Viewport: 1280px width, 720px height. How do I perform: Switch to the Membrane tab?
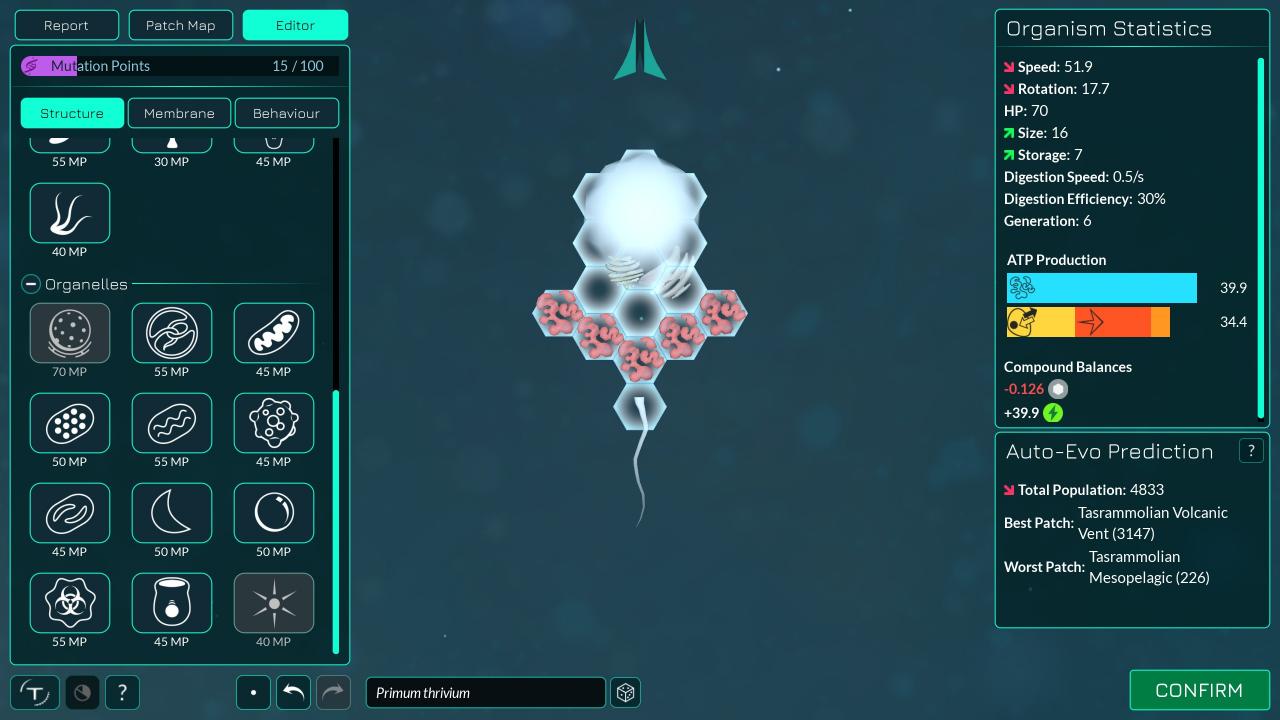point(179,113)
